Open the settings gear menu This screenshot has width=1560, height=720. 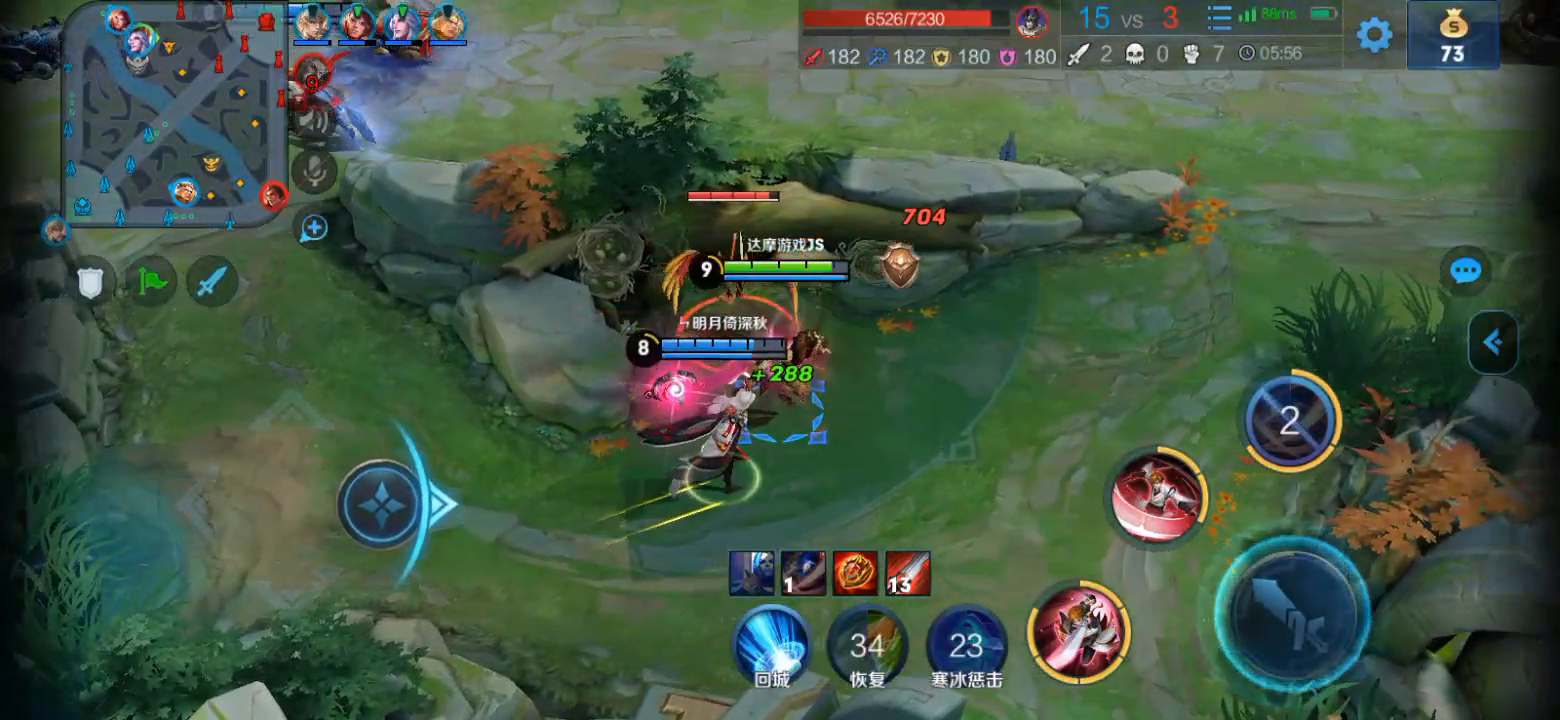(1374, 35)
